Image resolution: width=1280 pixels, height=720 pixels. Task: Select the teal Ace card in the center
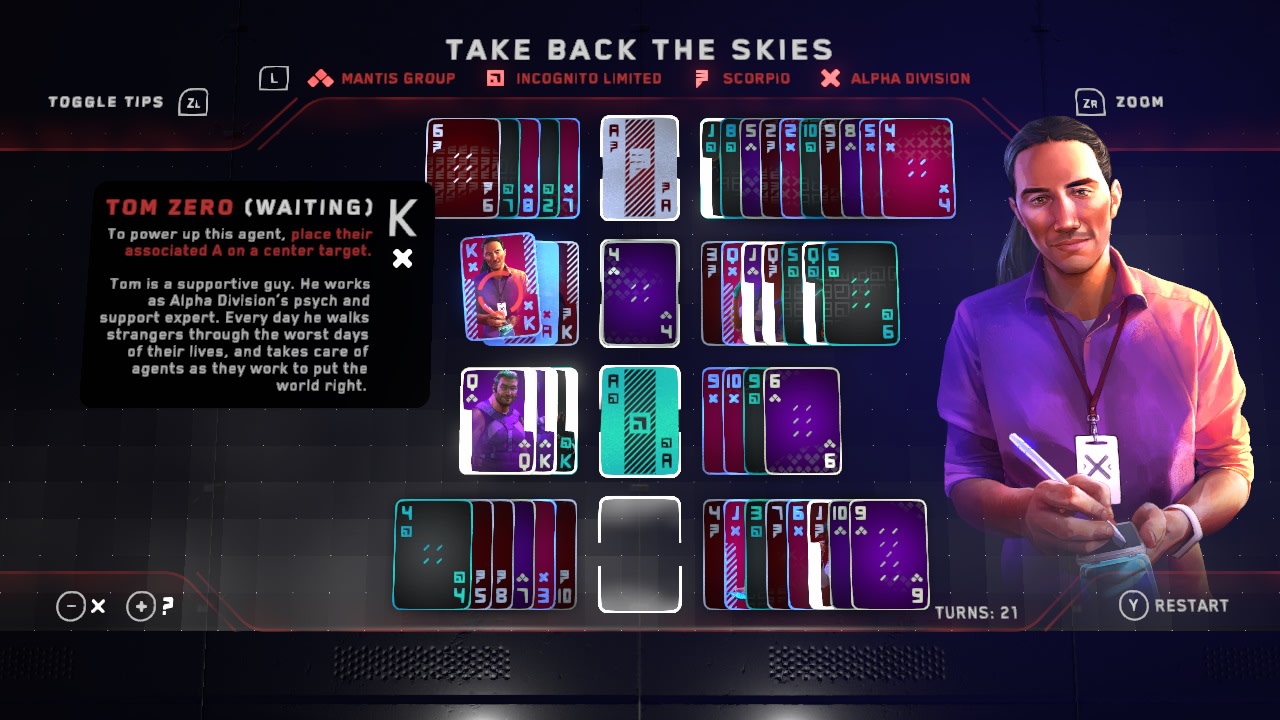(x=639, y=422)
